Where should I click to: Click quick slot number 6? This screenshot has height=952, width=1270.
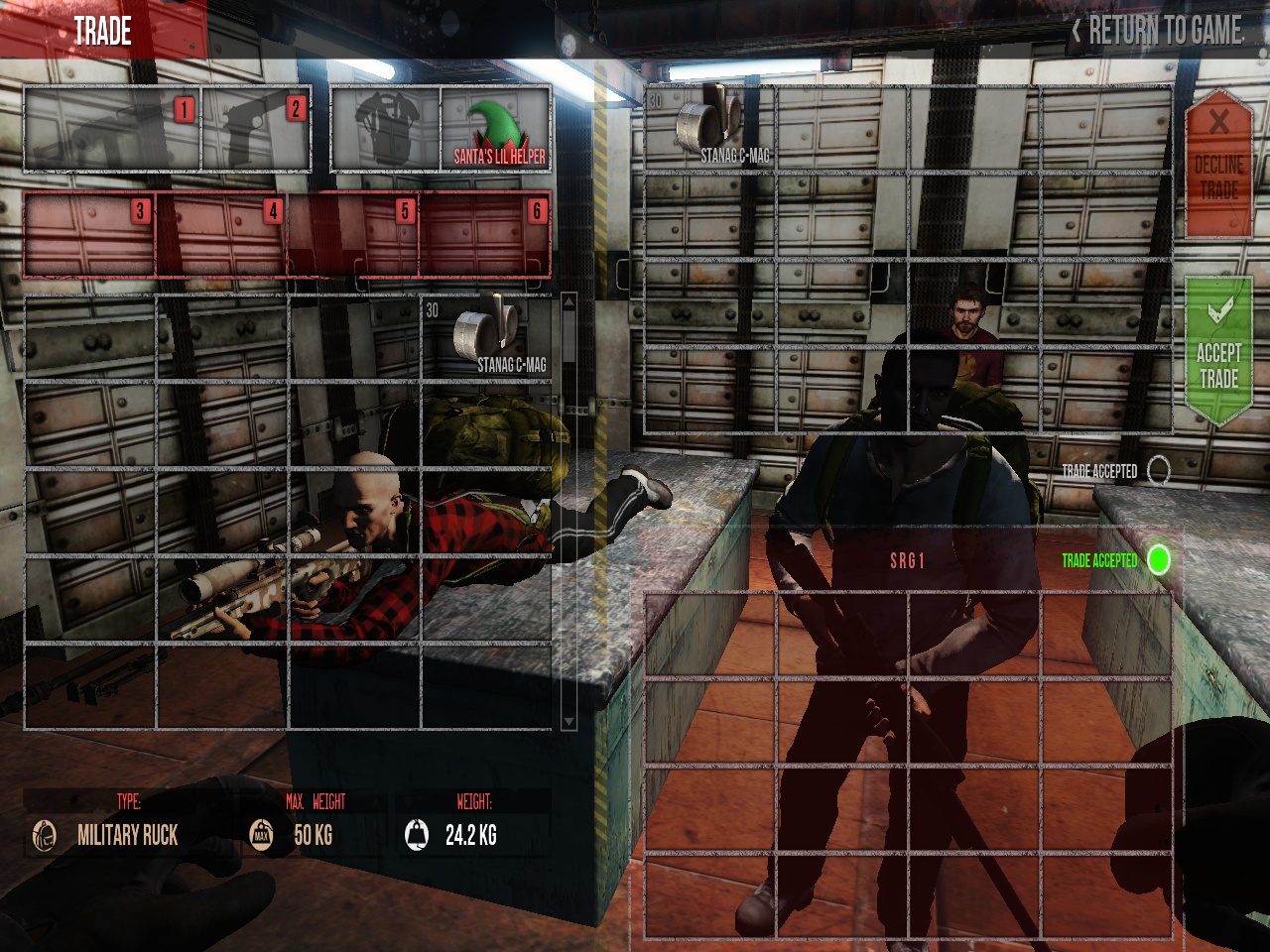pyautogui.click(x=485, y=234)
